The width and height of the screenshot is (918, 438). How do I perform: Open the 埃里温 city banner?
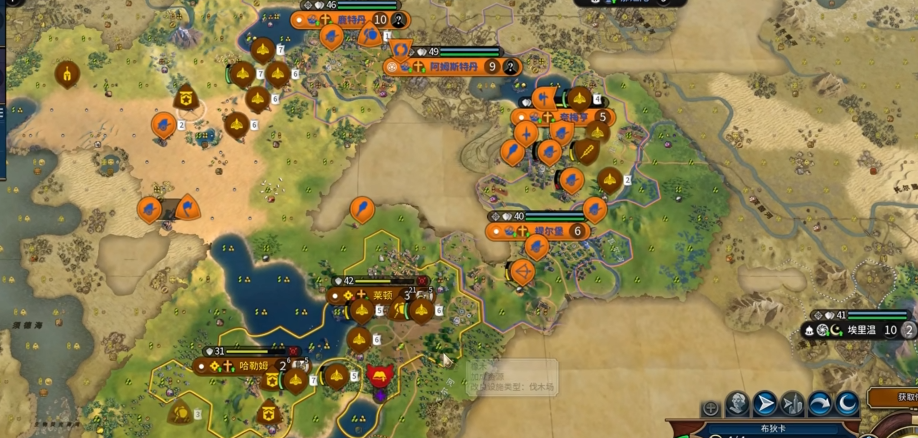point(860,330)
